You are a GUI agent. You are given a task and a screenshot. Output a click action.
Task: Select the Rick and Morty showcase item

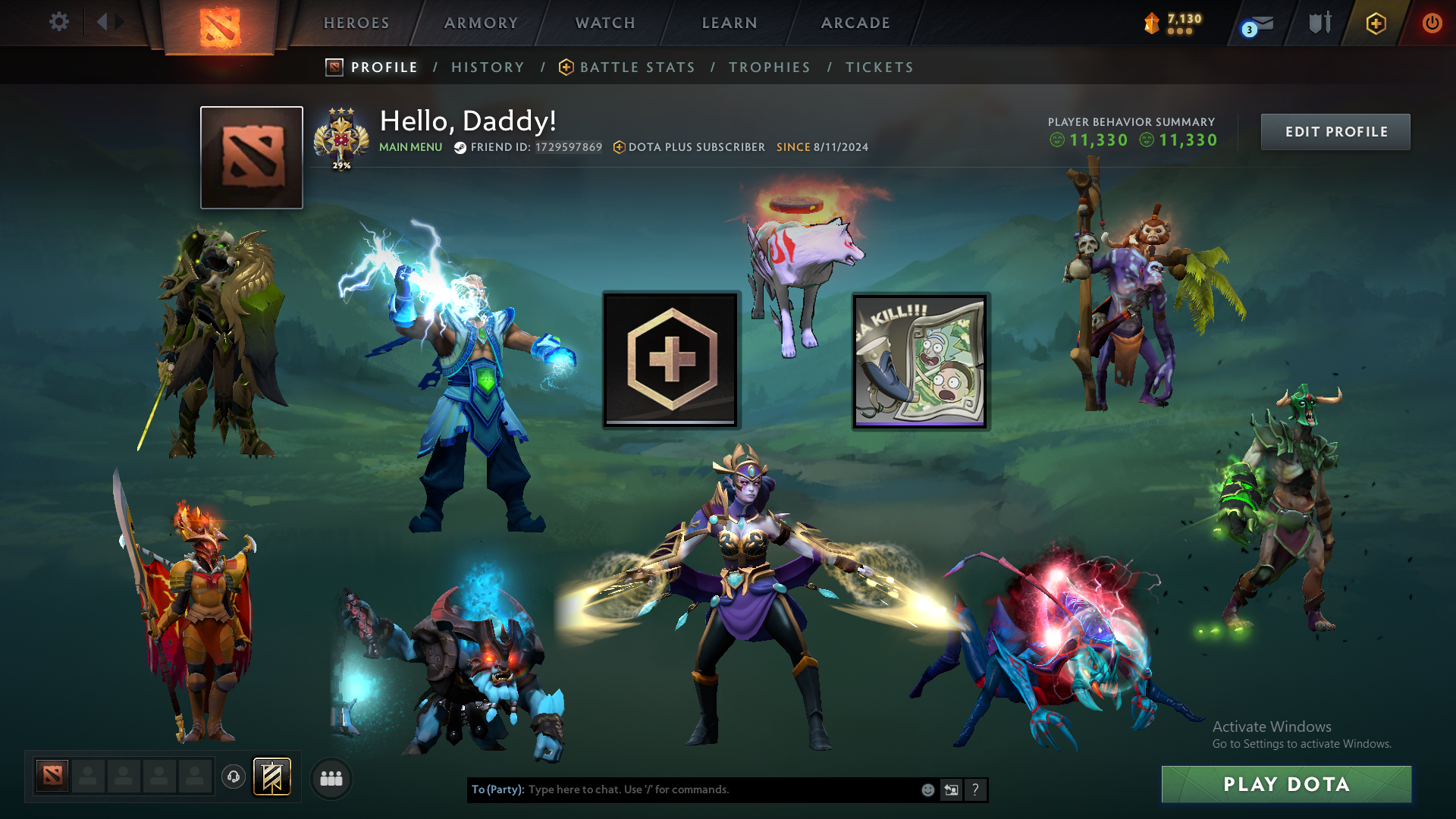coord(920,359)
